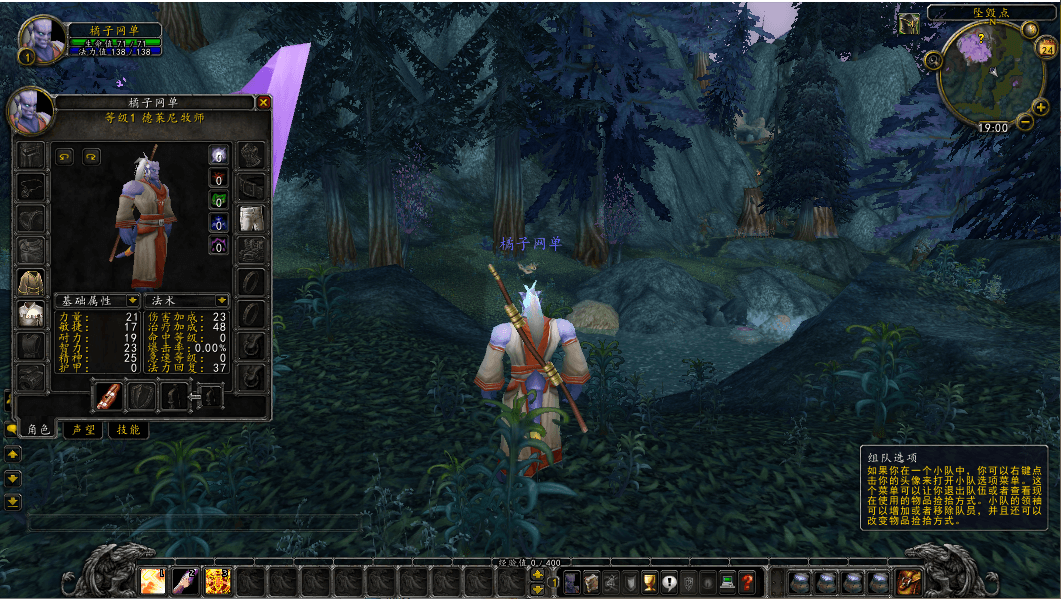Rotate the character model right
Screen dimensions: 1061x599
click(91, 156)
